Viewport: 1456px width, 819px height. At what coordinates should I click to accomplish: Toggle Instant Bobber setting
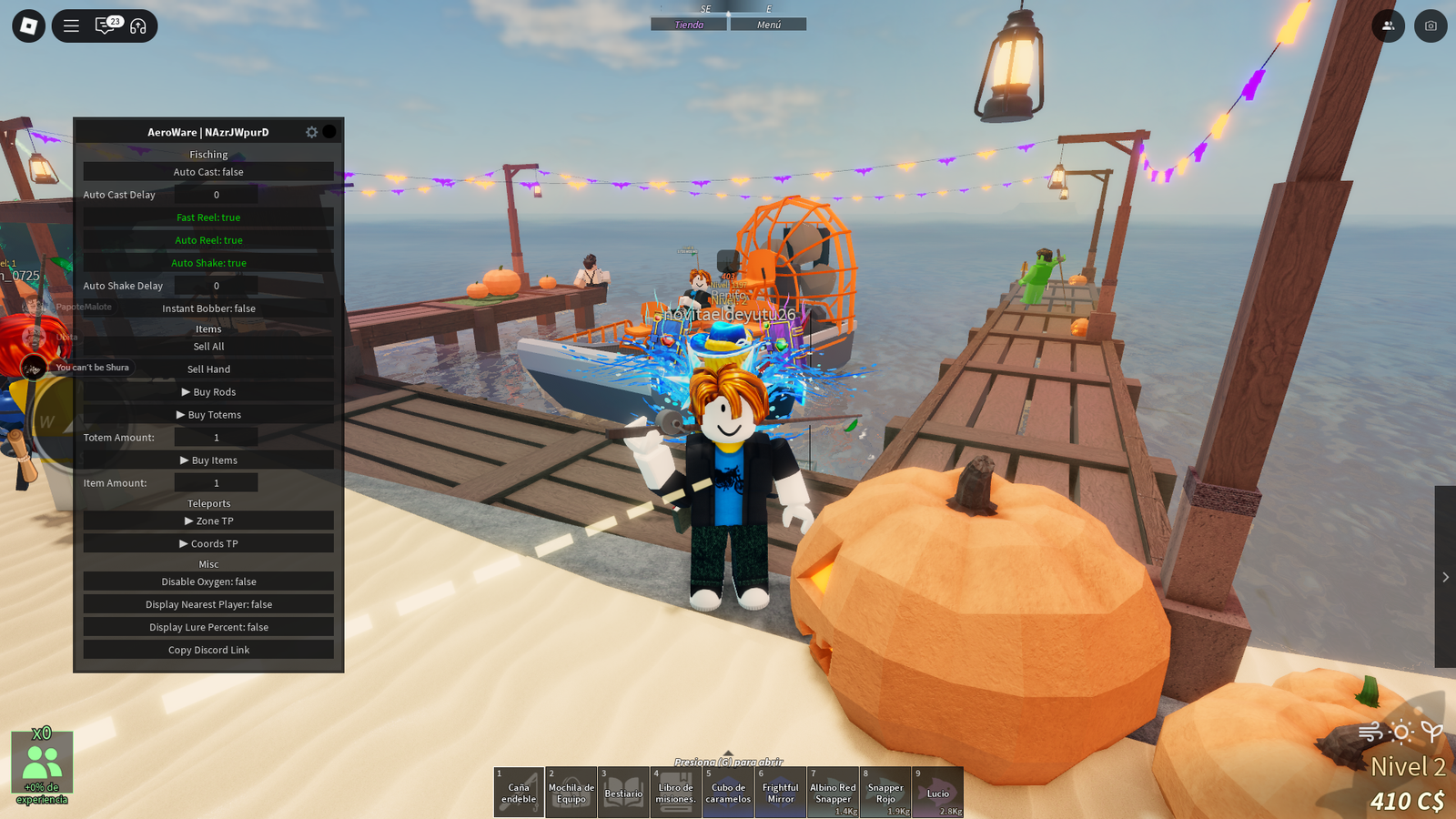coord(208,308)
